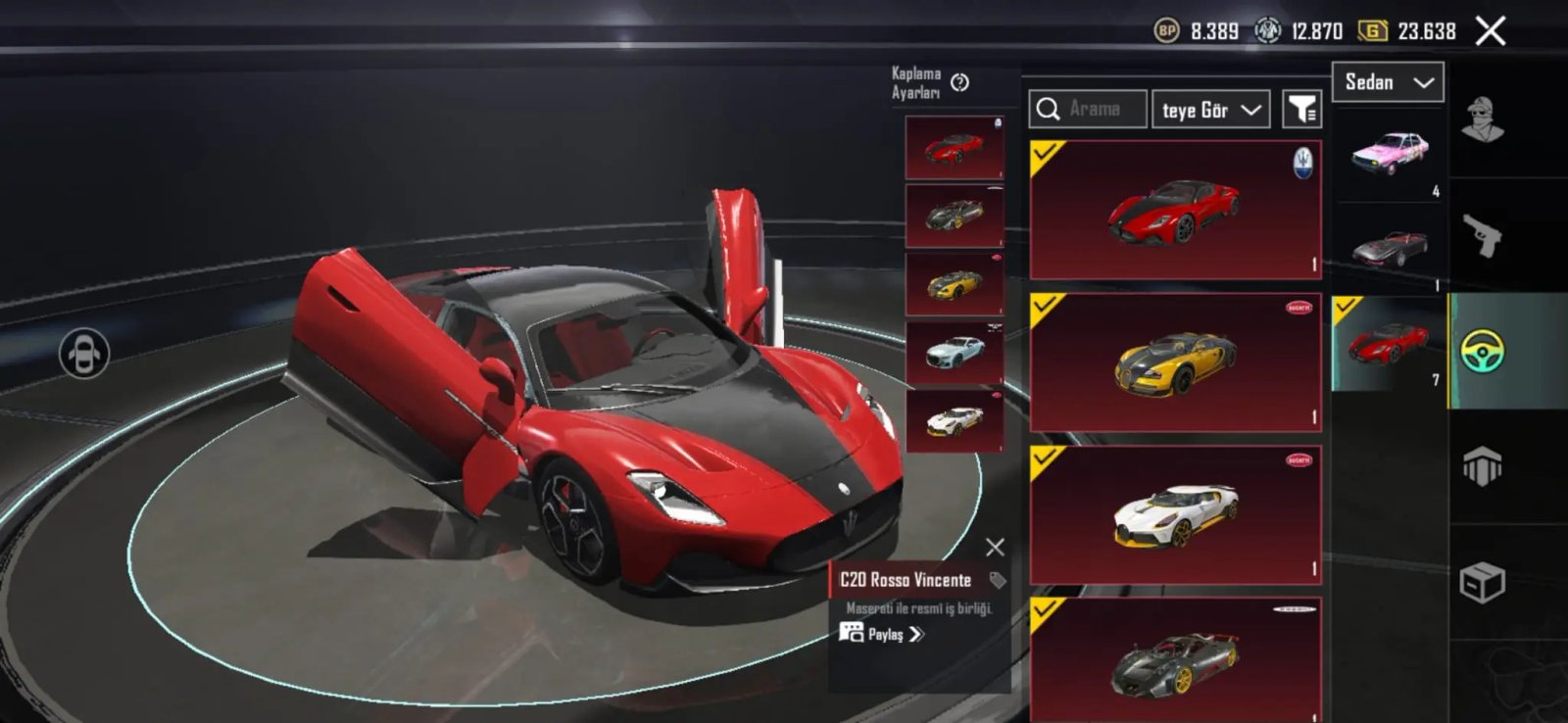Close the C20 Rosso Vincente info popup
The image size is (1568, 723).
[995, 547]
